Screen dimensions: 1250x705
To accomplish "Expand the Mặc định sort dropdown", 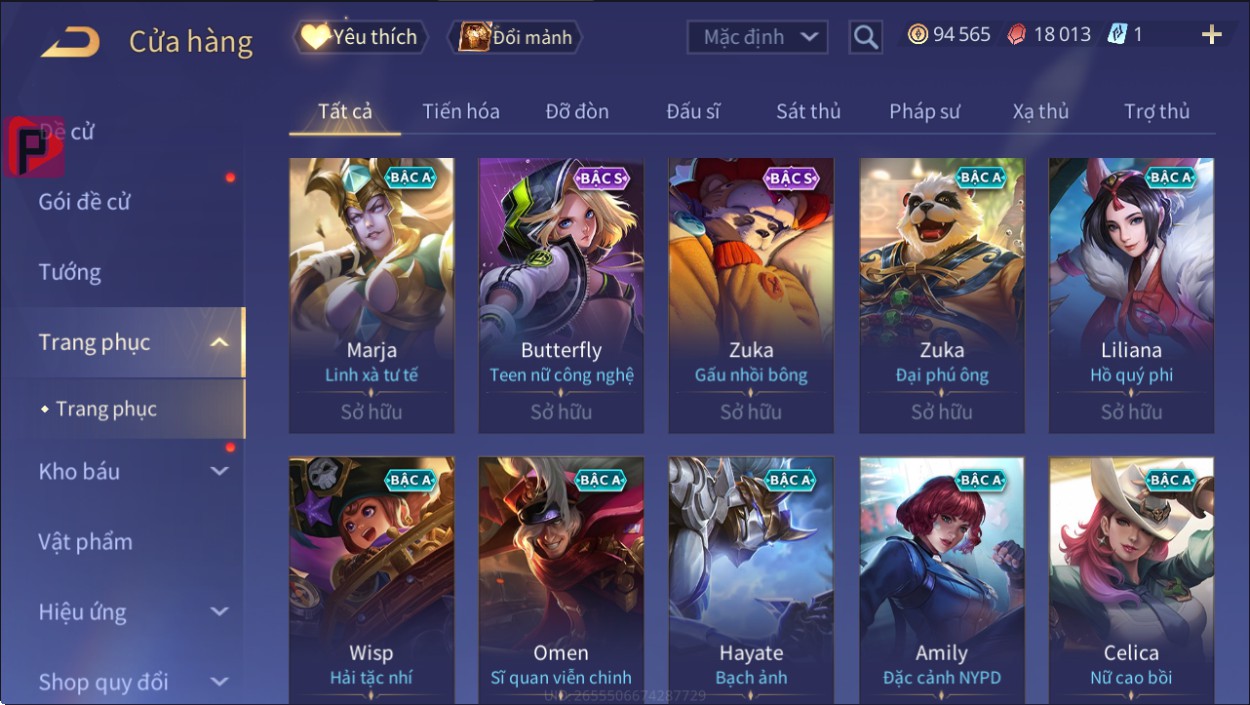I will [x=759, y=38].
